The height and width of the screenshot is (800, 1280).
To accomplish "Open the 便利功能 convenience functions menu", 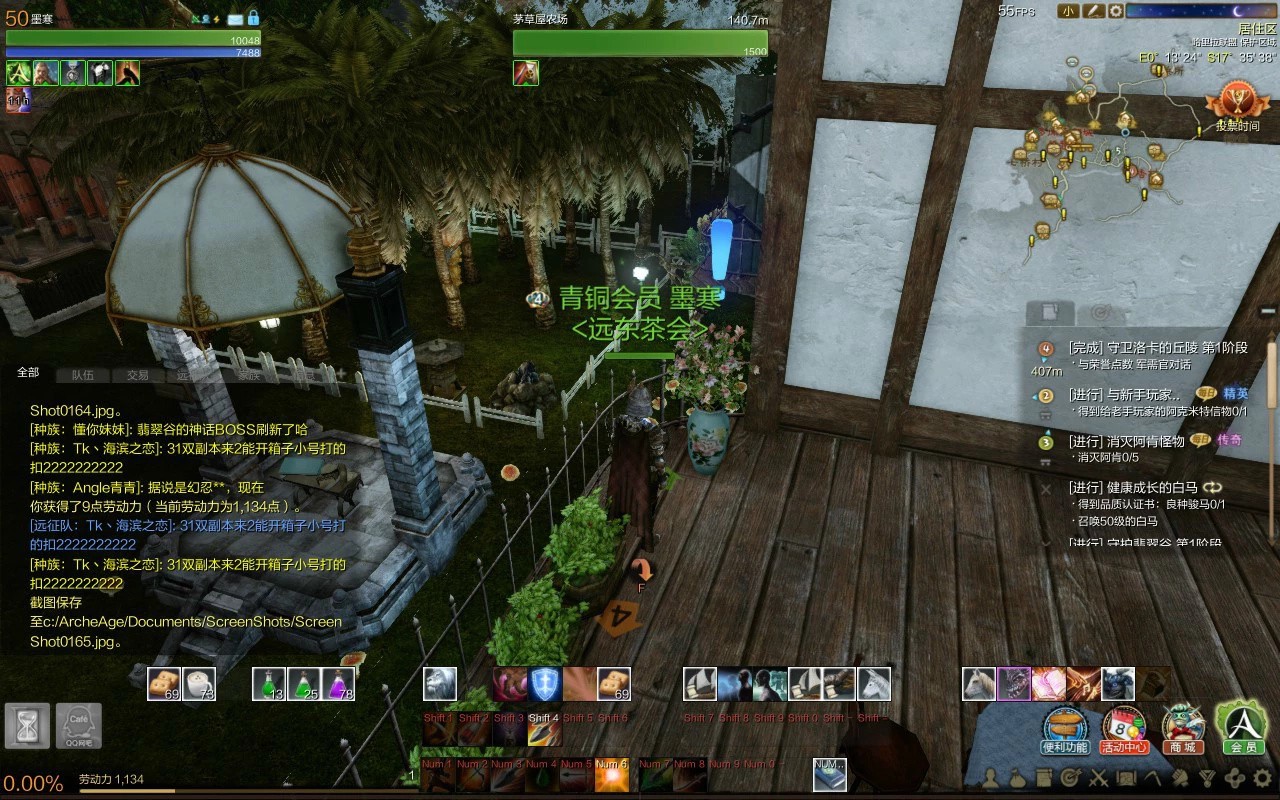I will [x=1064, y=727].
